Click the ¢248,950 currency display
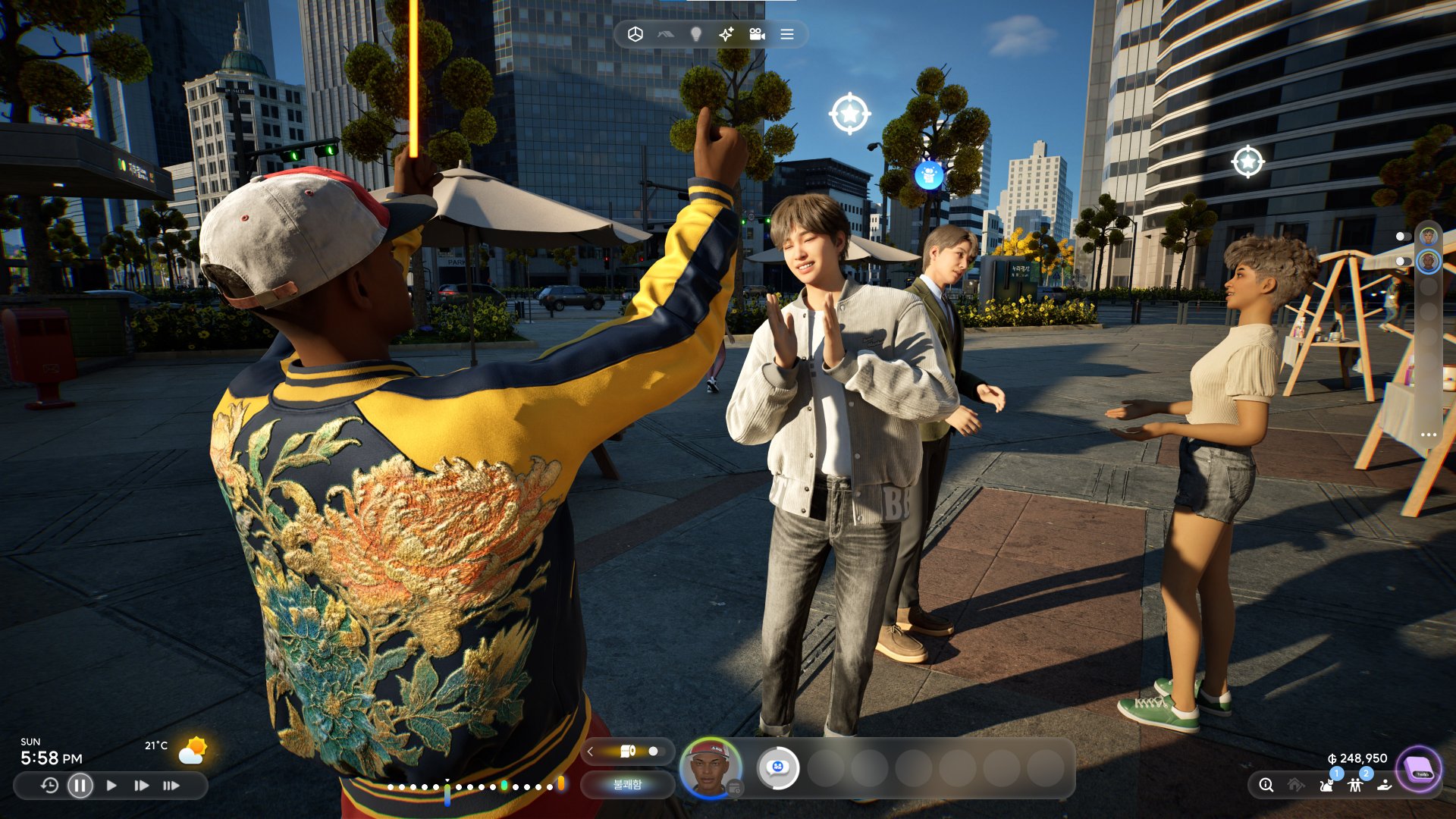1456x819 pixels. [x=1357, y=758]
